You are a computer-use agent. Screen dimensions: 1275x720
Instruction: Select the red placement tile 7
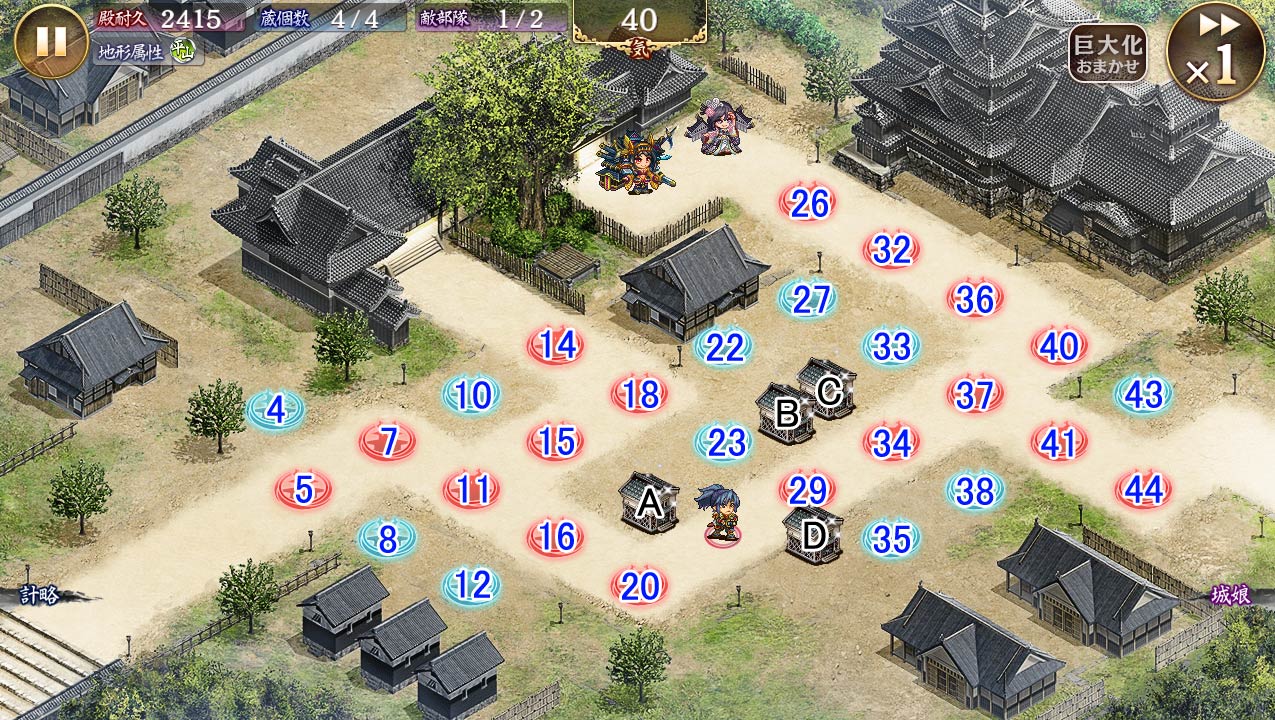[388, 441]
